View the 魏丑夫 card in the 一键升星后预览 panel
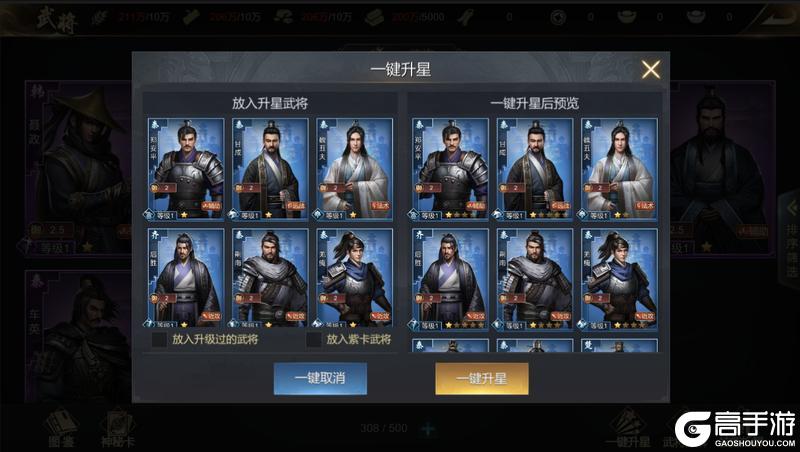This screenshot has height=452, width=800. tap(619, 168)
